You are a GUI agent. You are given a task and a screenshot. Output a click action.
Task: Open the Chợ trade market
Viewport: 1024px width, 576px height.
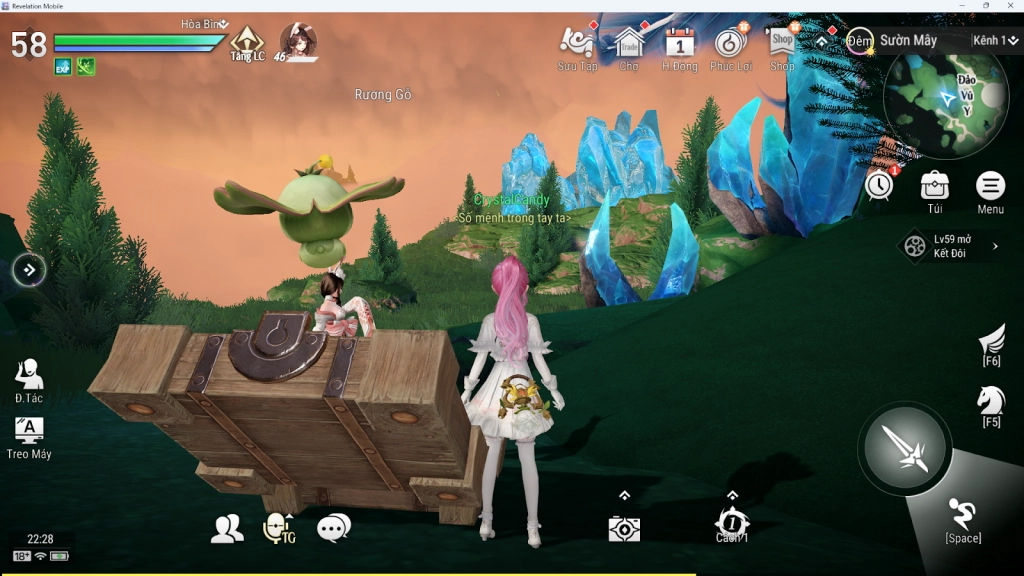coord(629,44)
